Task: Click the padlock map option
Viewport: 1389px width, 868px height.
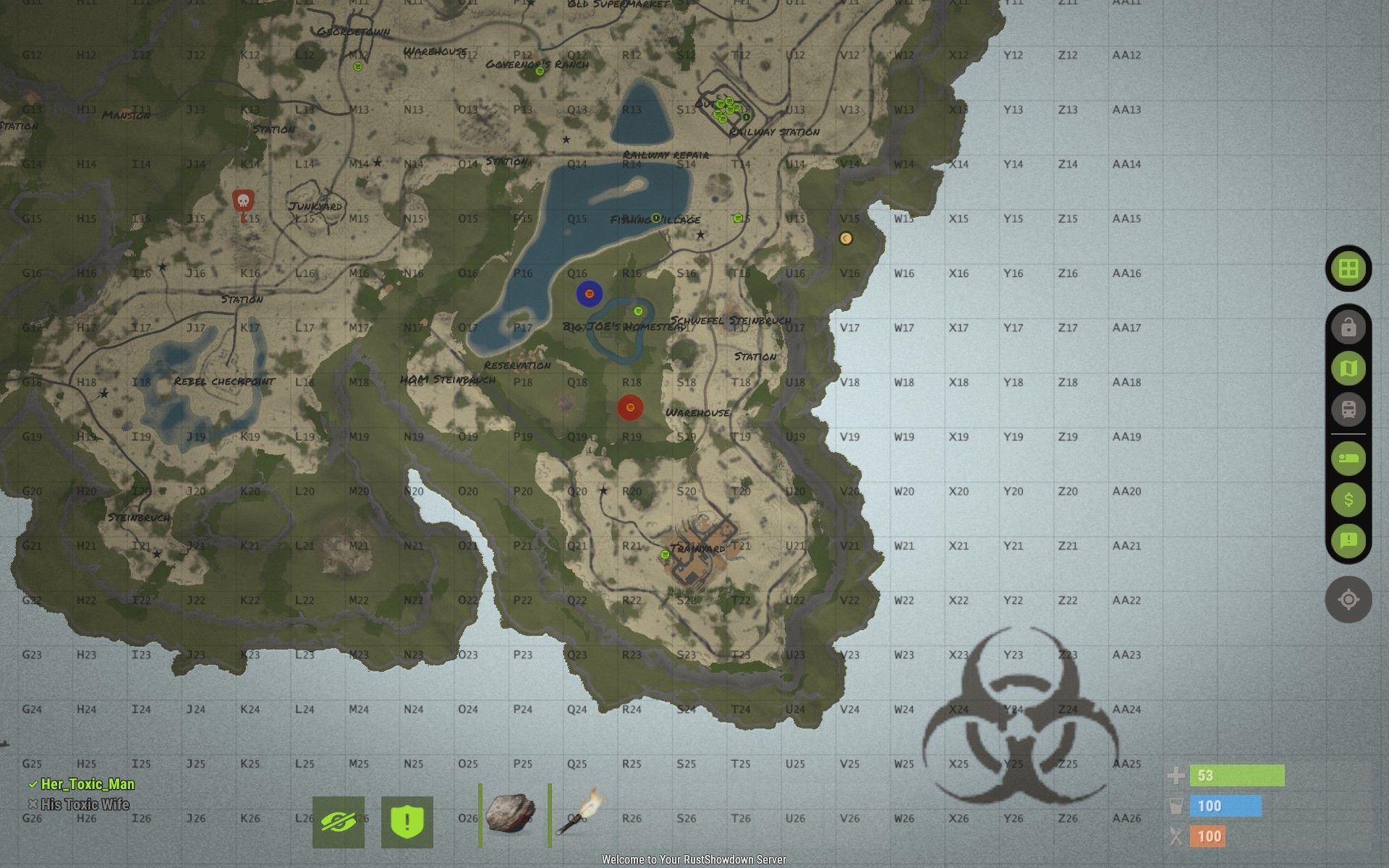Action: point(1348,328)
